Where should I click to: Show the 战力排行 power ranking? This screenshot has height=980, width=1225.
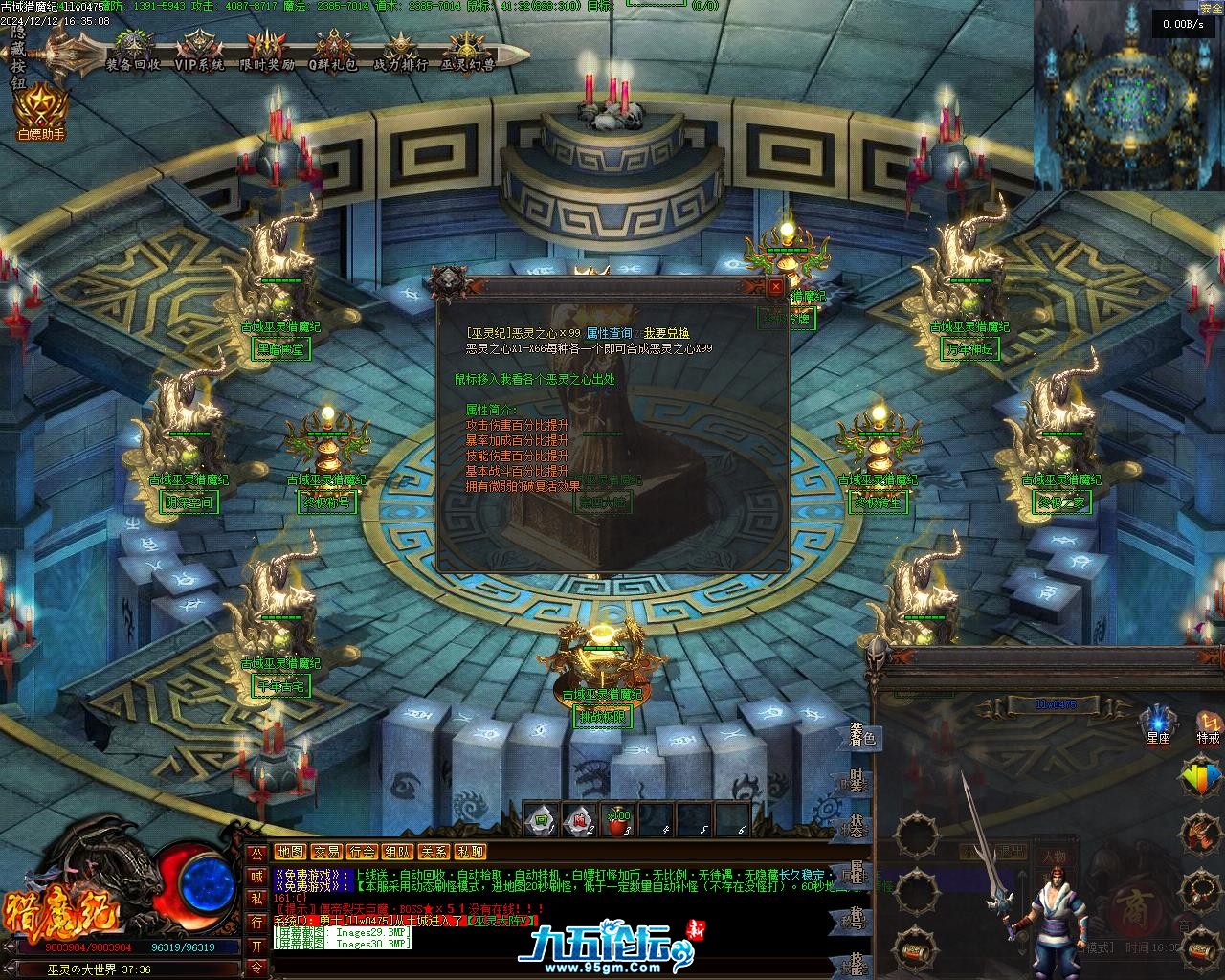click(x=400, y=53)
